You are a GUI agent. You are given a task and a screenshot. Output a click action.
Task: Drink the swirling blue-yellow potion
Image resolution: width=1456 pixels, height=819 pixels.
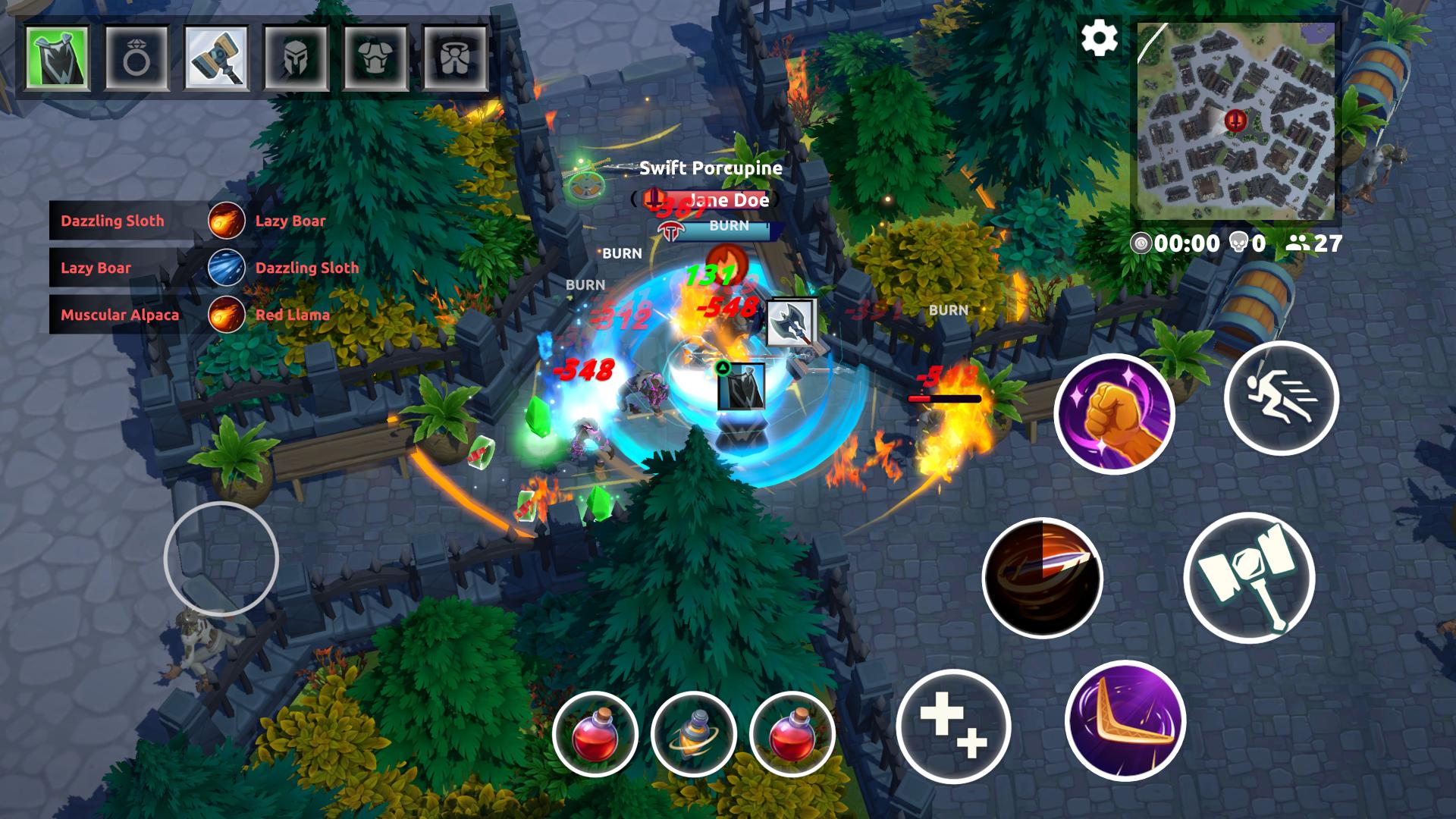(693, 734)
